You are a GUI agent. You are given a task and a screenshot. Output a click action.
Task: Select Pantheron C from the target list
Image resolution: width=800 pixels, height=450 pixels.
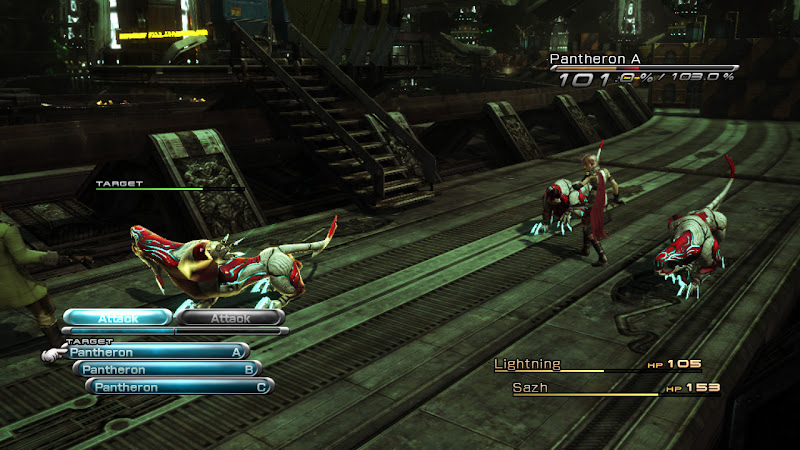click(x=180, y=387)
